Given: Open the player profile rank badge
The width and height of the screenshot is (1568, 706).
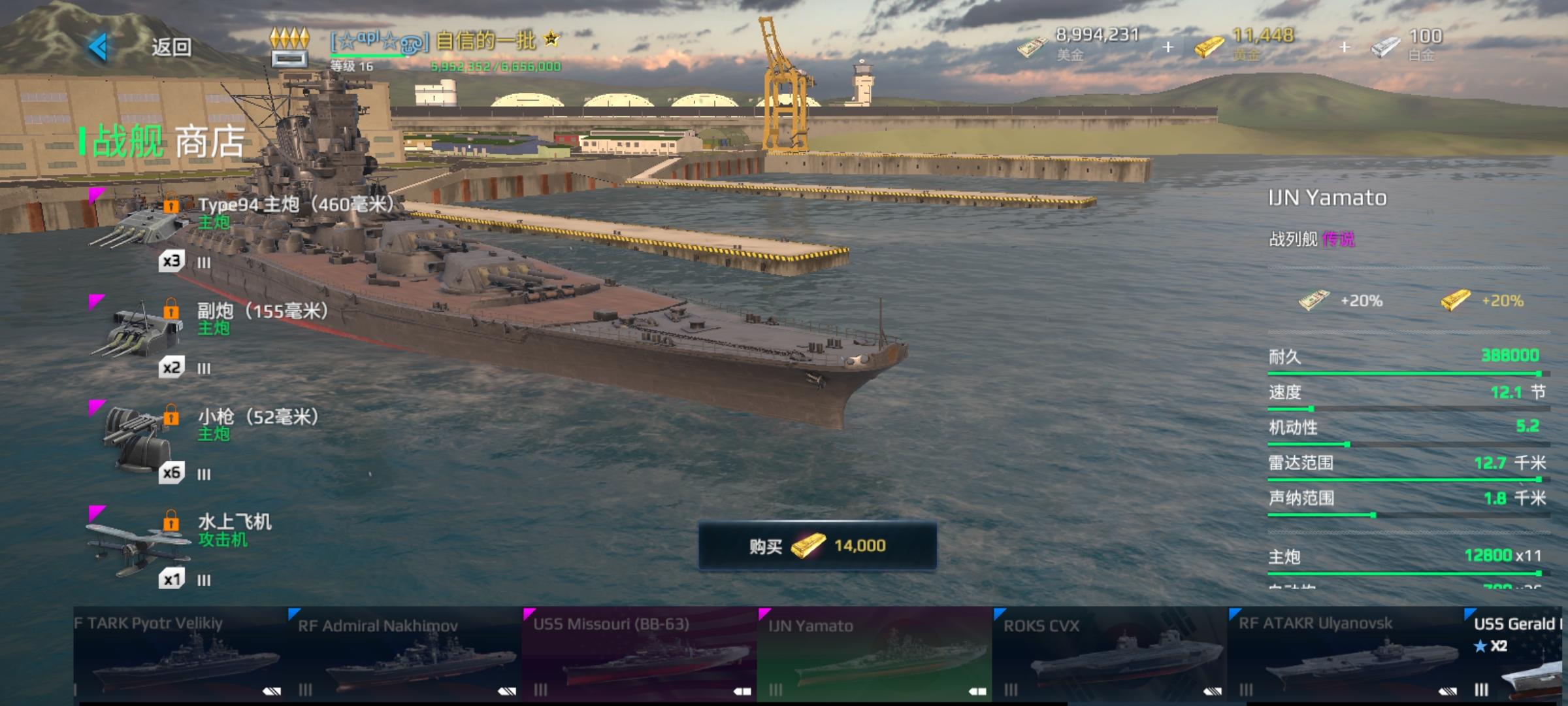Looking at the screenshot, I should (x=289, y=47).
